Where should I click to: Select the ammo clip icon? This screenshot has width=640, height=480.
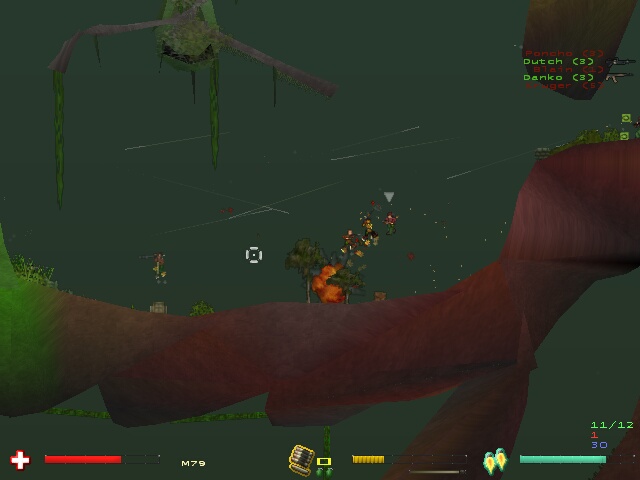pyautogui.click(x=301, y=459)
